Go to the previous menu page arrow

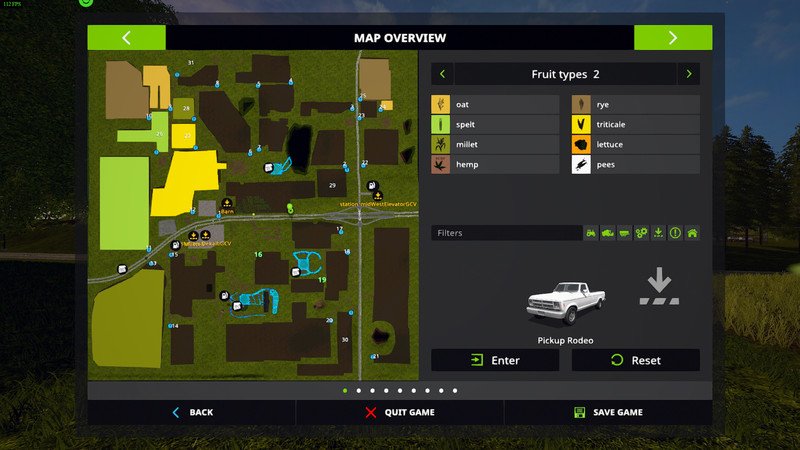pos(126,38)
